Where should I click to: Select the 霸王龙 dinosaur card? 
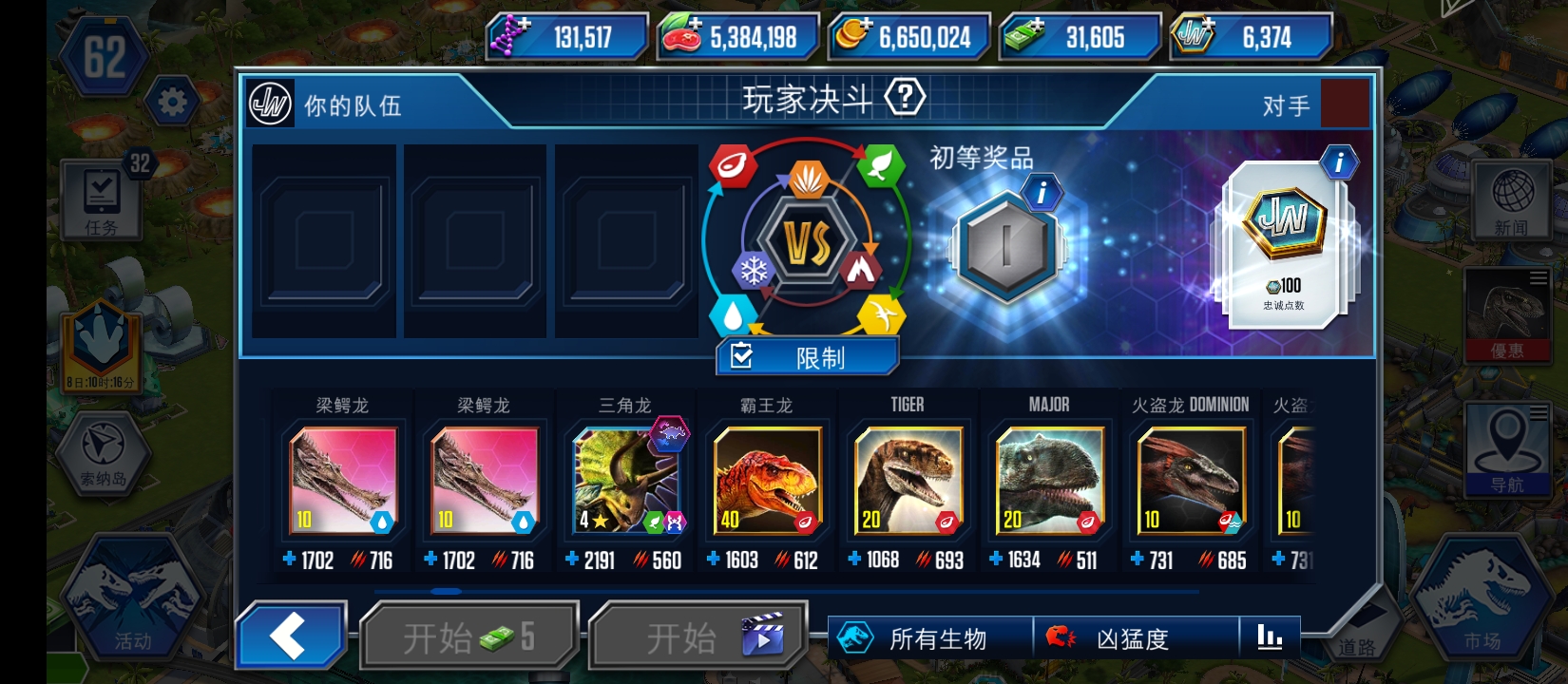pos(767,480)
